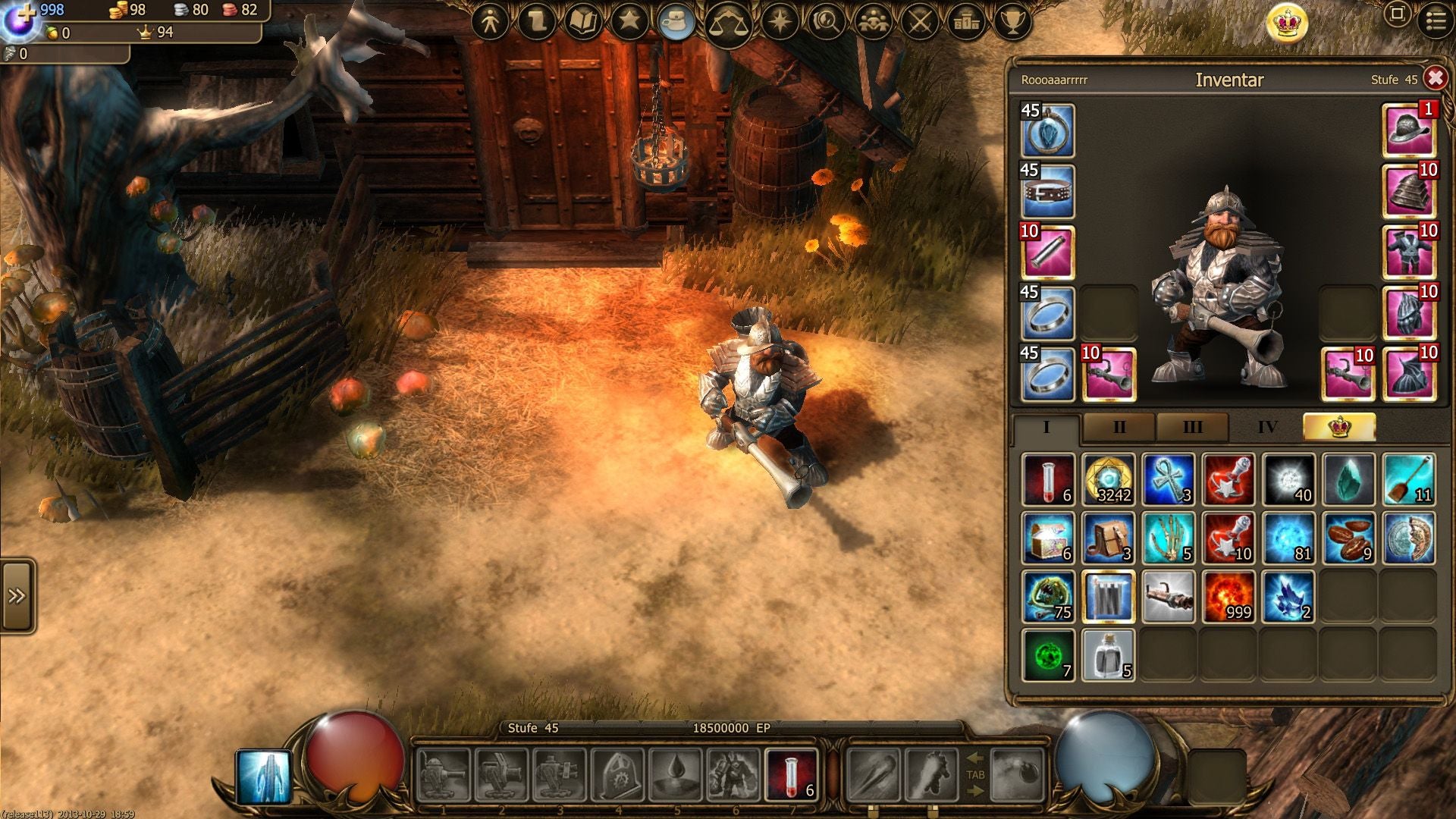1456x819 pixels.
Task: Click the golden crown premium button
Action: [1287, 23]
